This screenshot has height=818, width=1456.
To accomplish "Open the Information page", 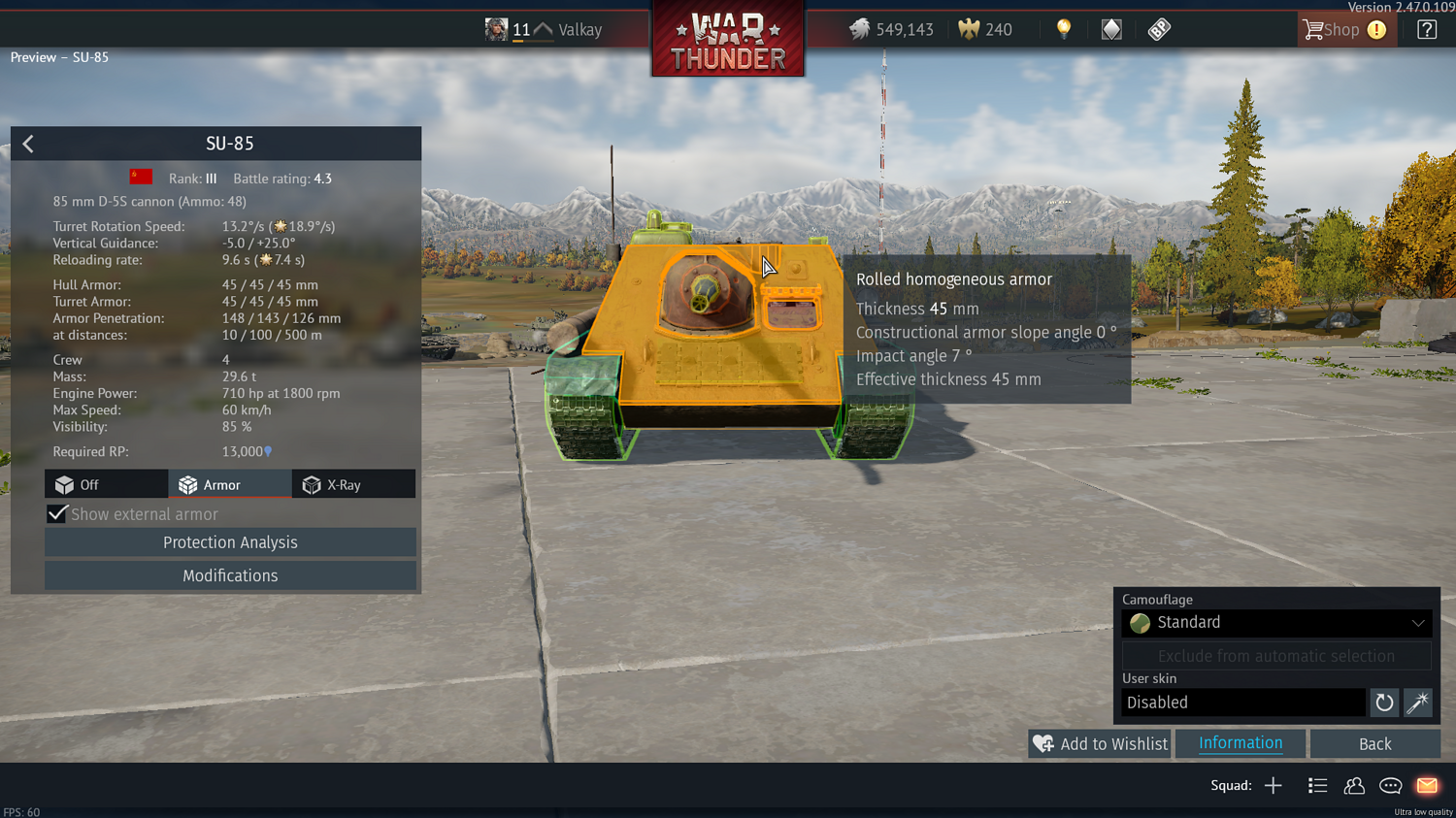I will click(1240, 743).
